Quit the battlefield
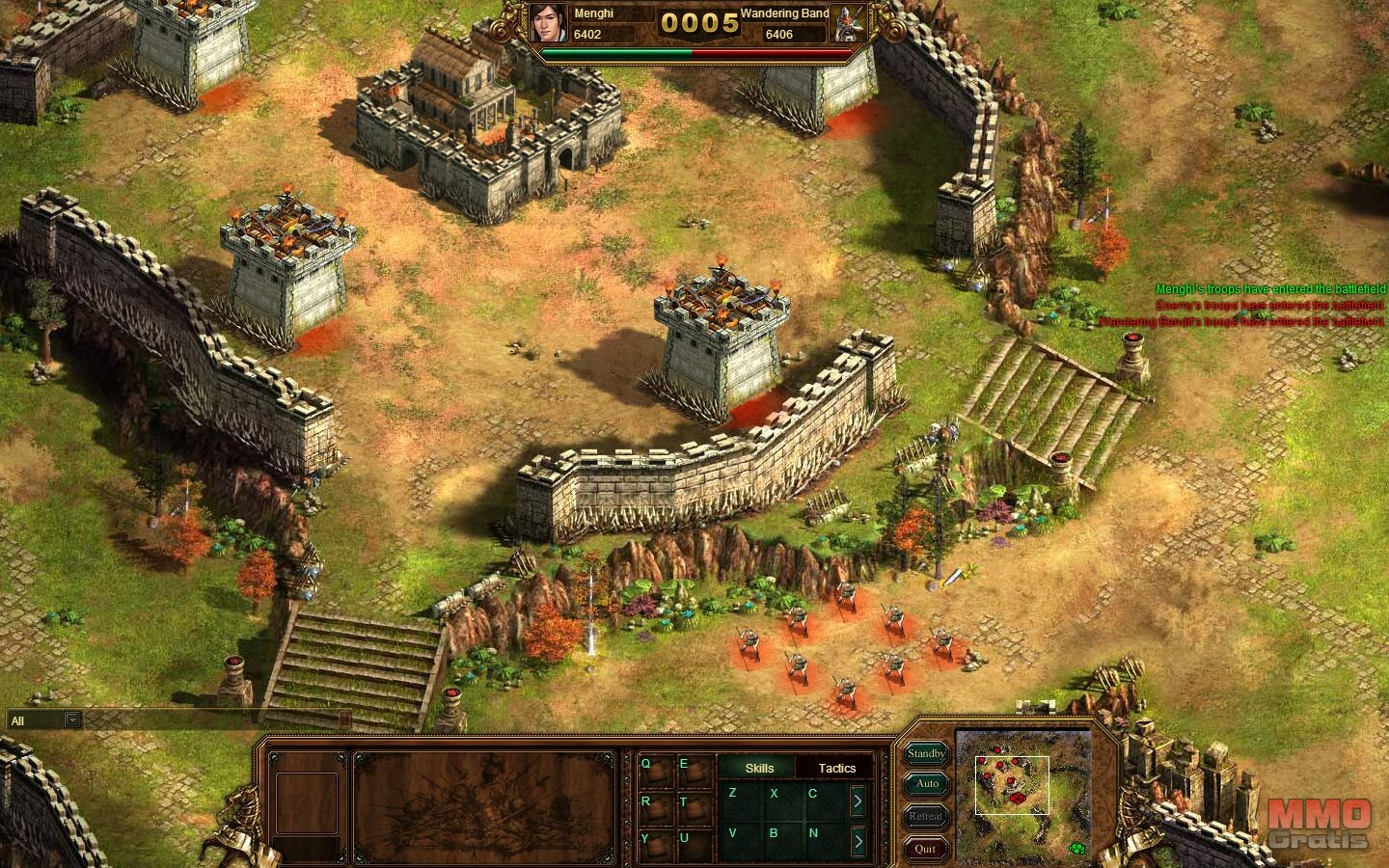 pos(926,849)
